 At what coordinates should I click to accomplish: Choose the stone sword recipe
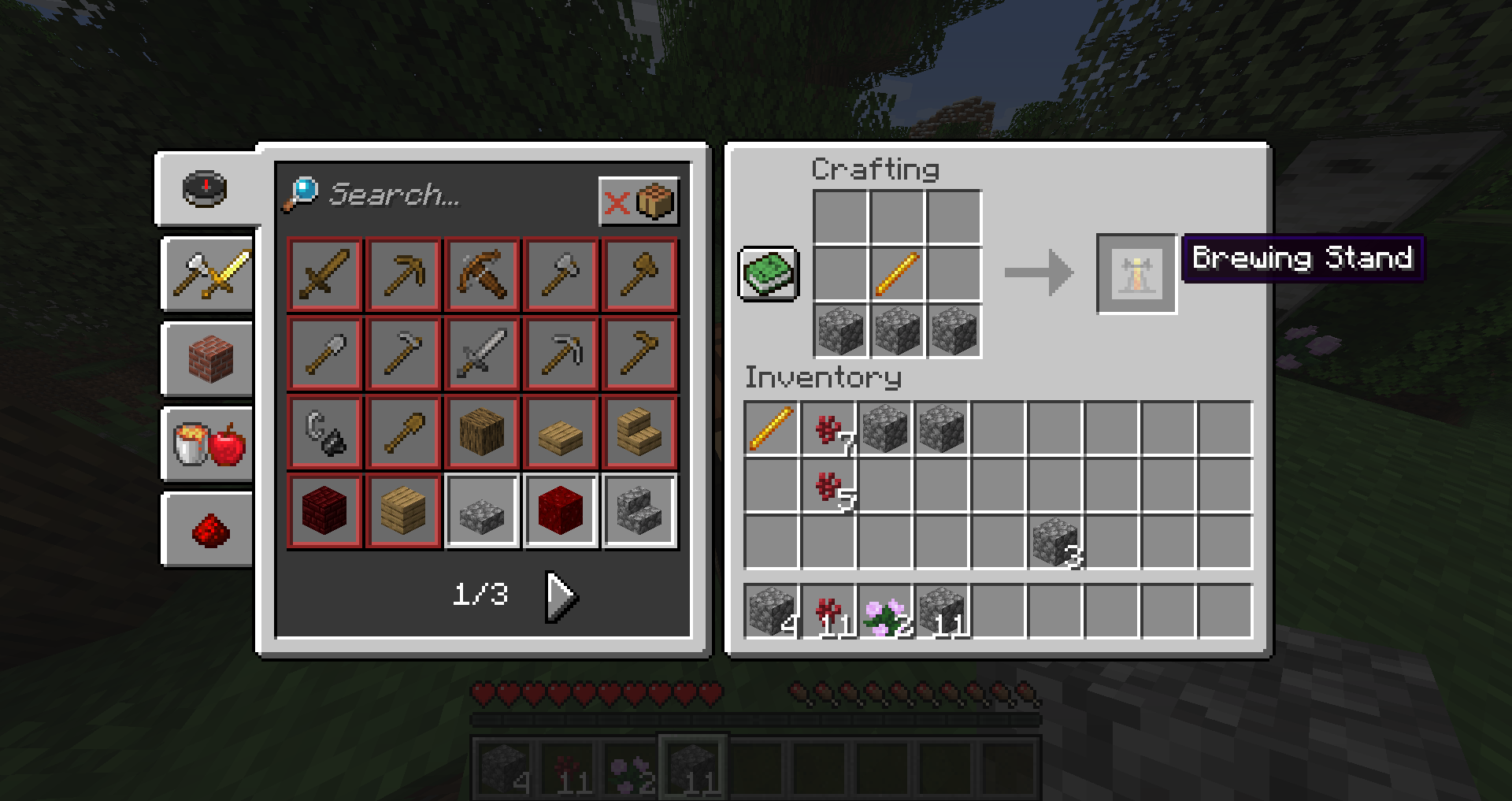tap(482, 353)
